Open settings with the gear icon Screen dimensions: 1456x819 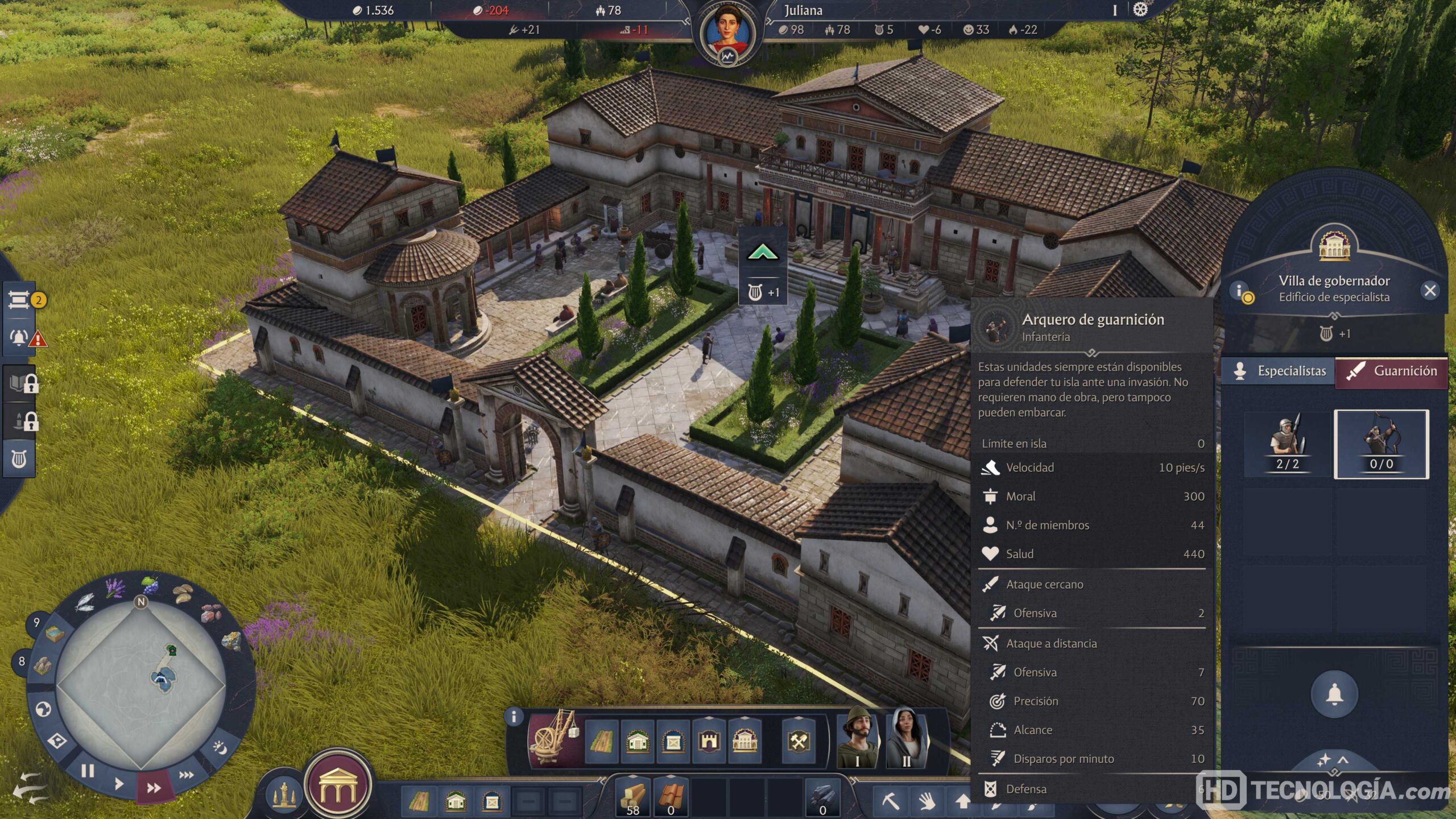coord(1140,10)
